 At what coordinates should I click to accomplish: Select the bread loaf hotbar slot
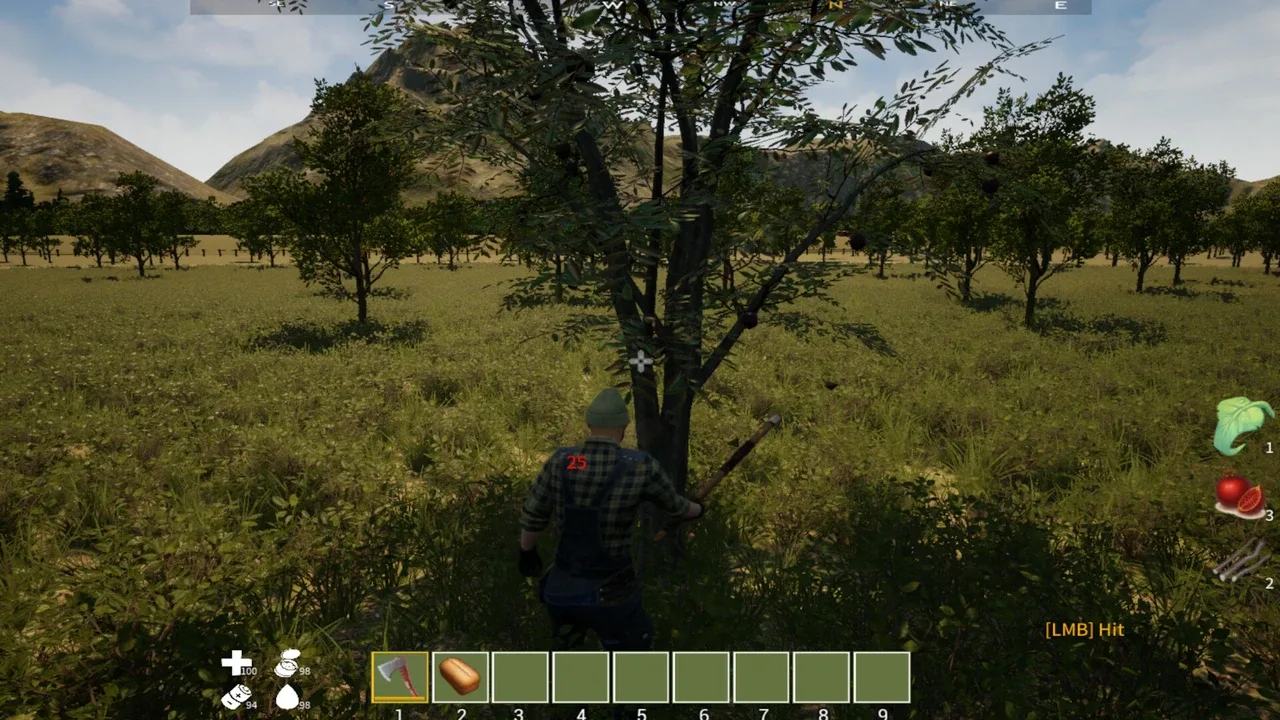[x=460, y=677]
